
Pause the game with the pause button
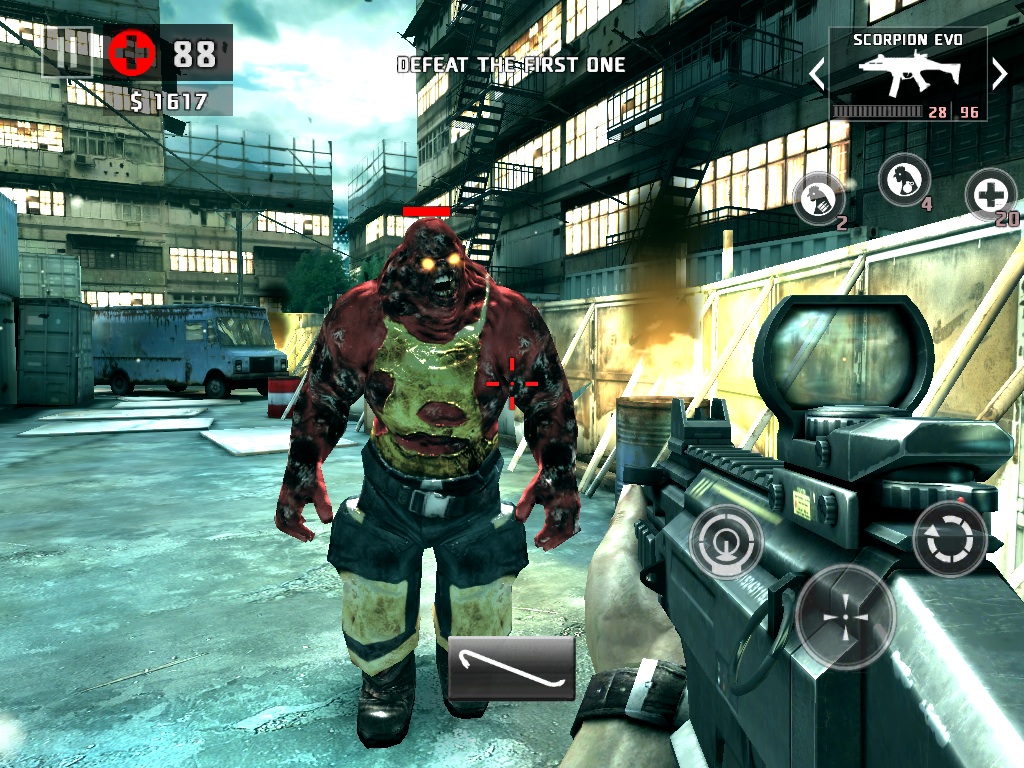(x=68, y=51)
